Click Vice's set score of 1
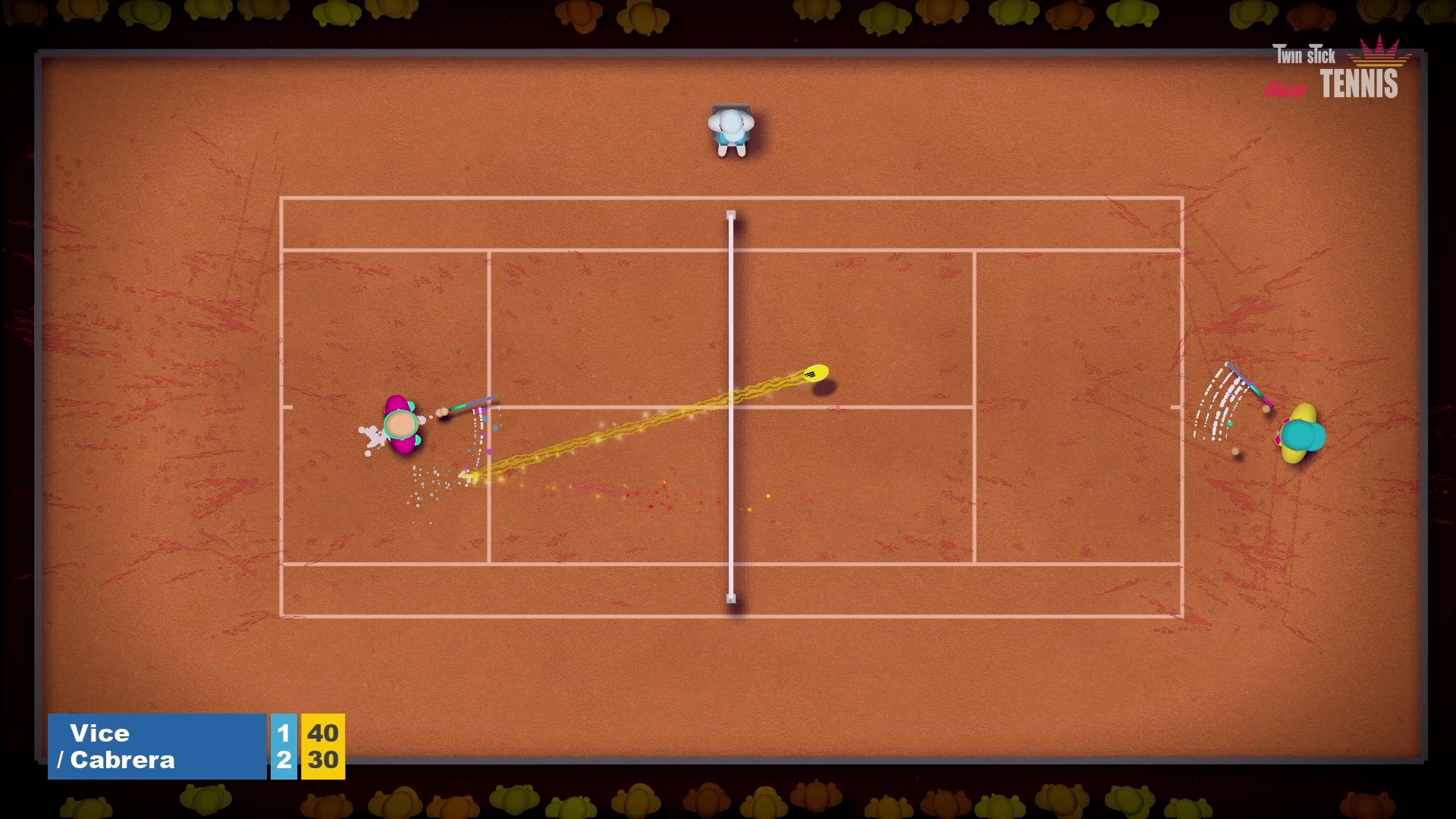Screen dimensions: 1456x819 282,733
